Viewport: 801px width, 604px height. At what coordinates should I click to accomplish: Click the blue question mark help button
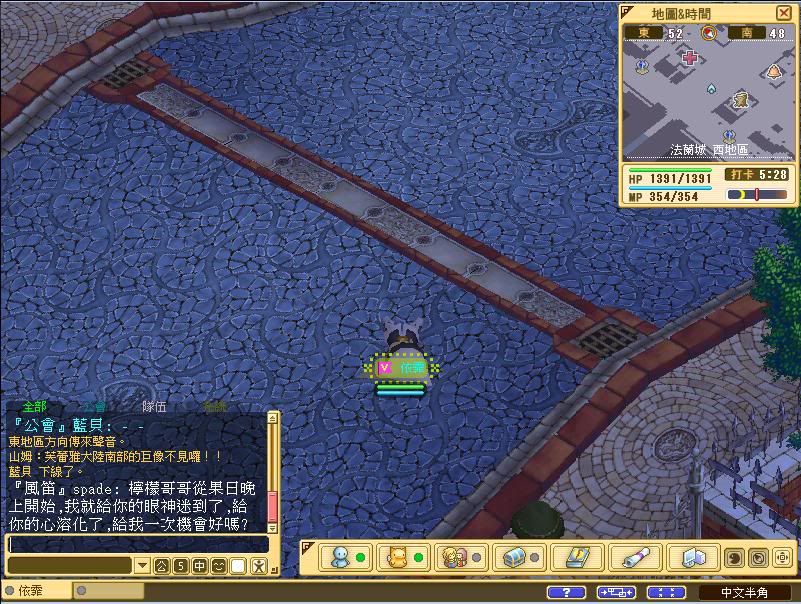coord(566,593)
